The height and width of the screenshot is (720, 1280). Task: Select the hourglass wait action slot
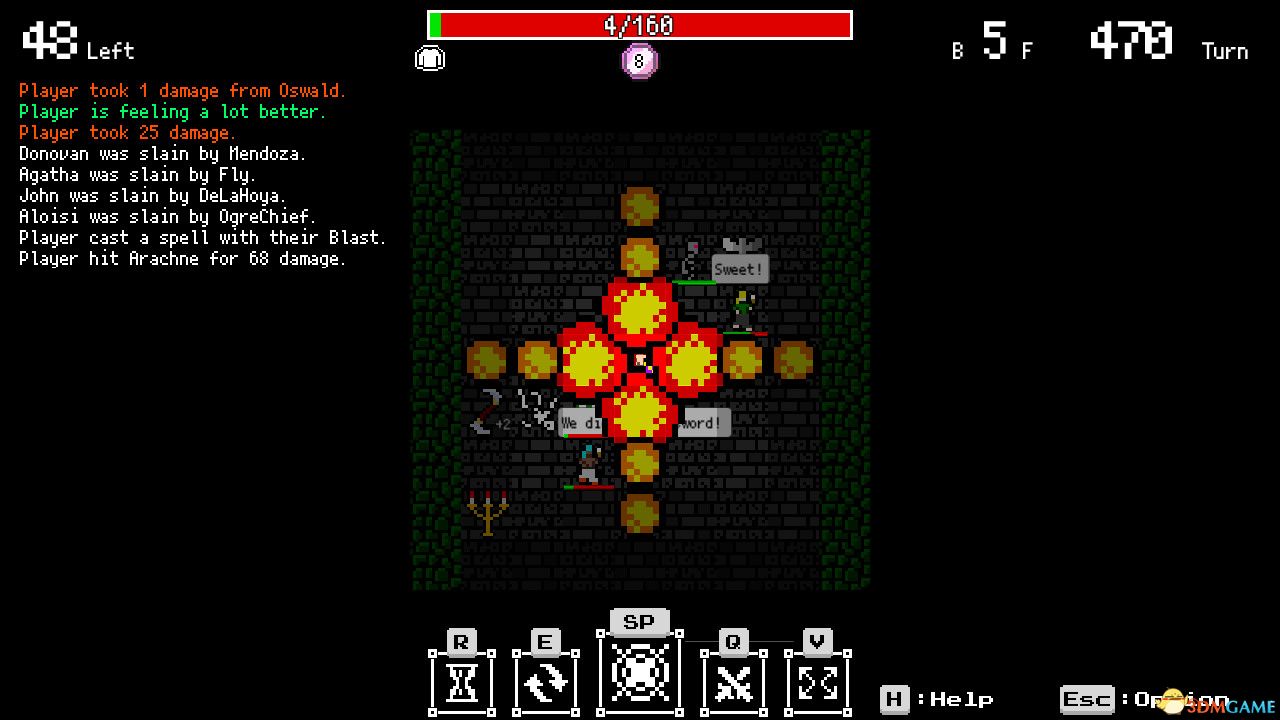point(461,681)
